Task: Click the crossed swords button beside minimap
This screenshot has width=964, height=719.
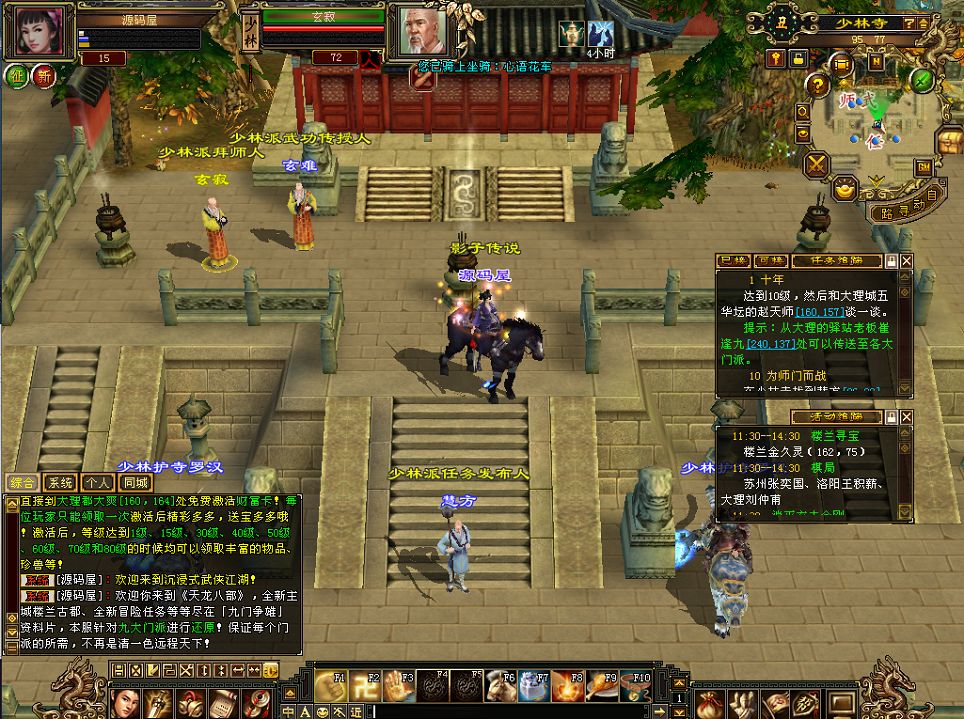Action: coord(818,163)
